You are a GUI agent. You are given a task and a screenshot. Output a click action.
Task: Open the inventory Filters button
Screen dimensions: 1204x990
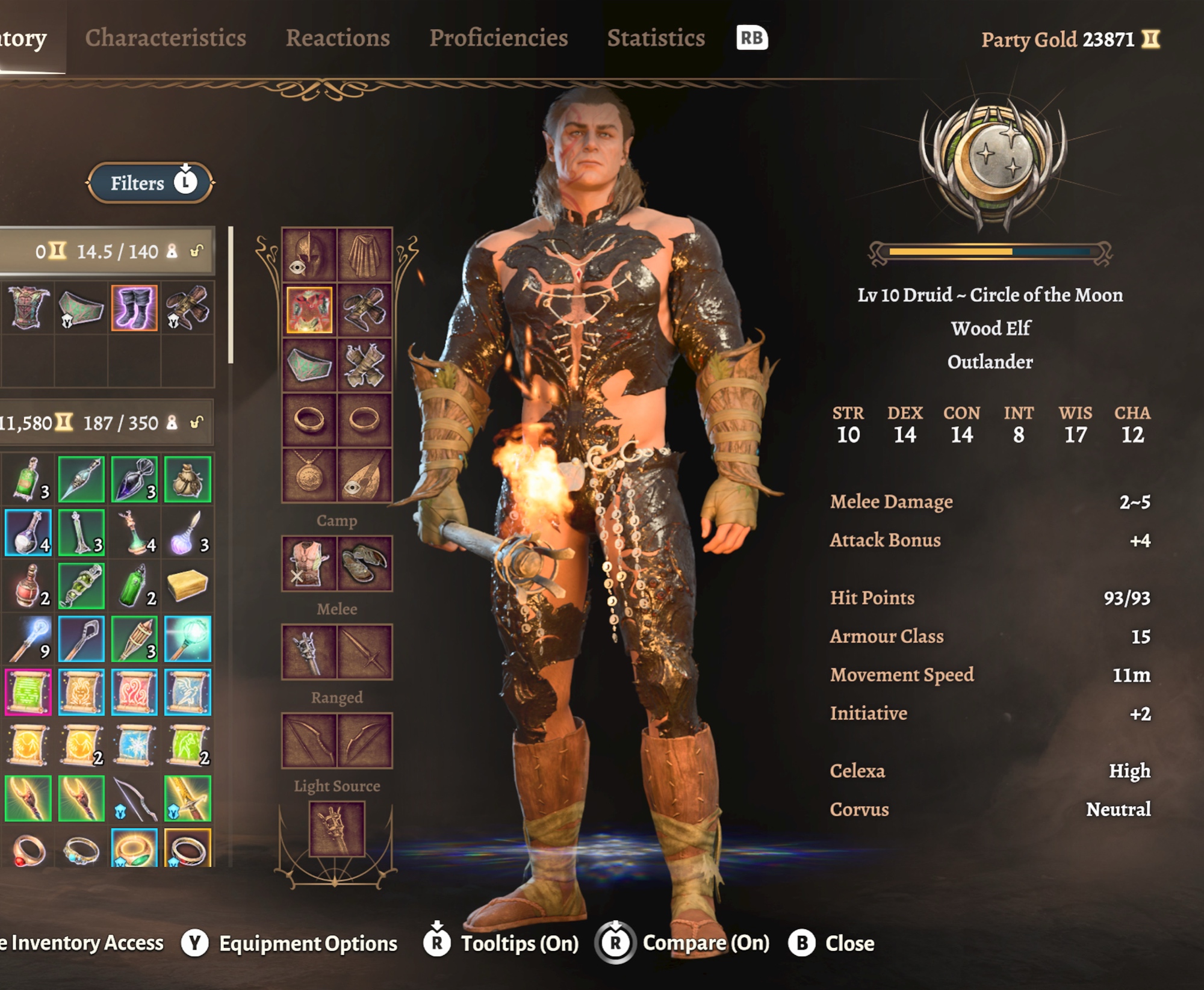tap(150, 183)
